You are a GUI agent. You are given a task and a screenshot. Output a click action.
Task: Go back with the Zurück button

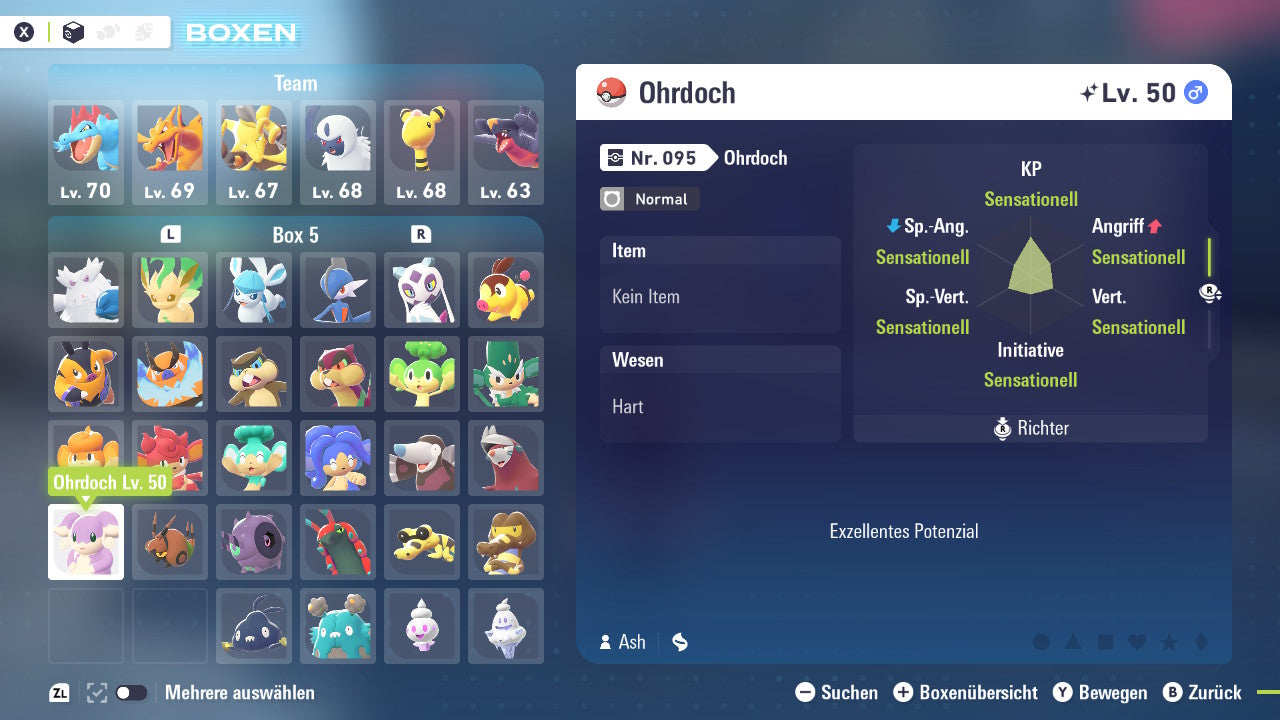pyautogui.click(x=1201, y=692)
